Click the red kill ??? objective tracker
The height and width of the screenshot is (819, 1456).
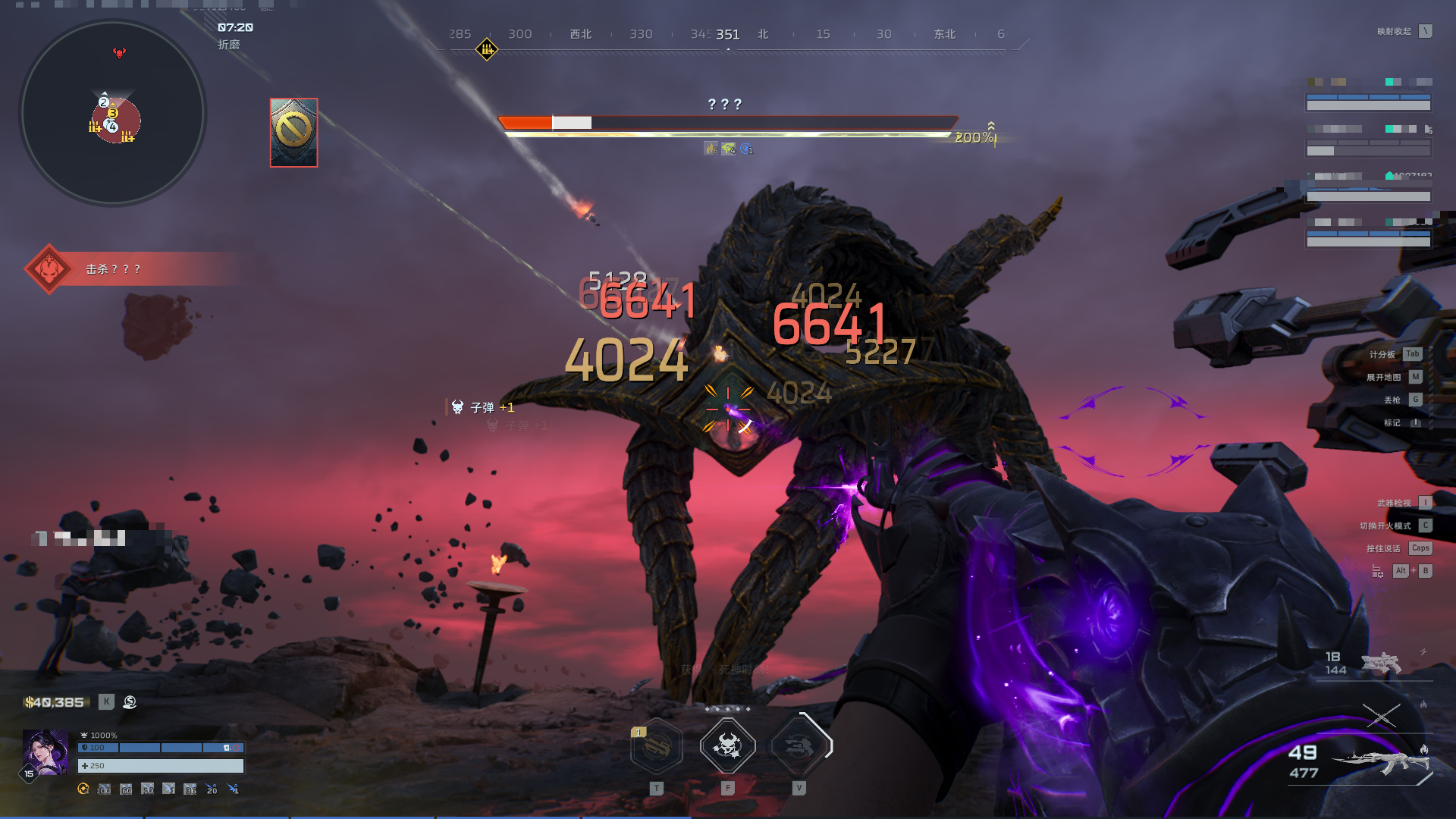114,269
